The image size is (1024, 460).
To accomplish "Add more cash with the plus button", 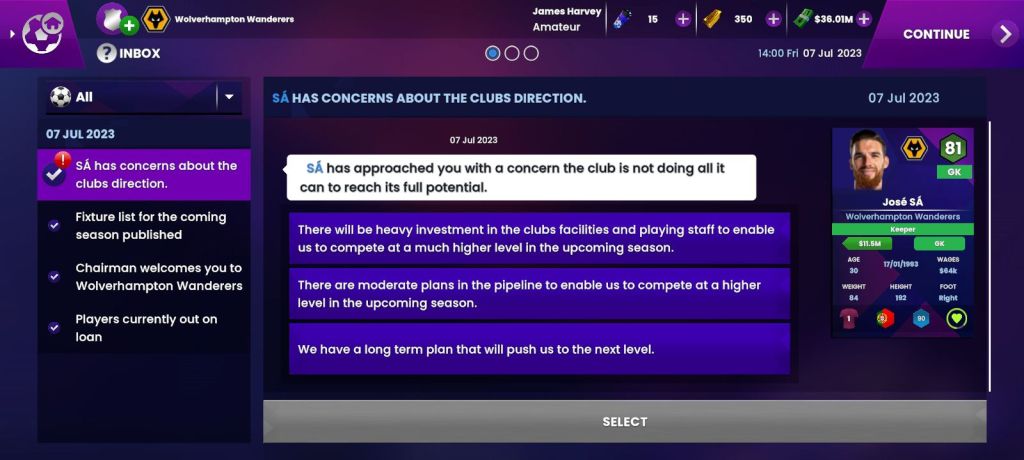I will point(864,19).
